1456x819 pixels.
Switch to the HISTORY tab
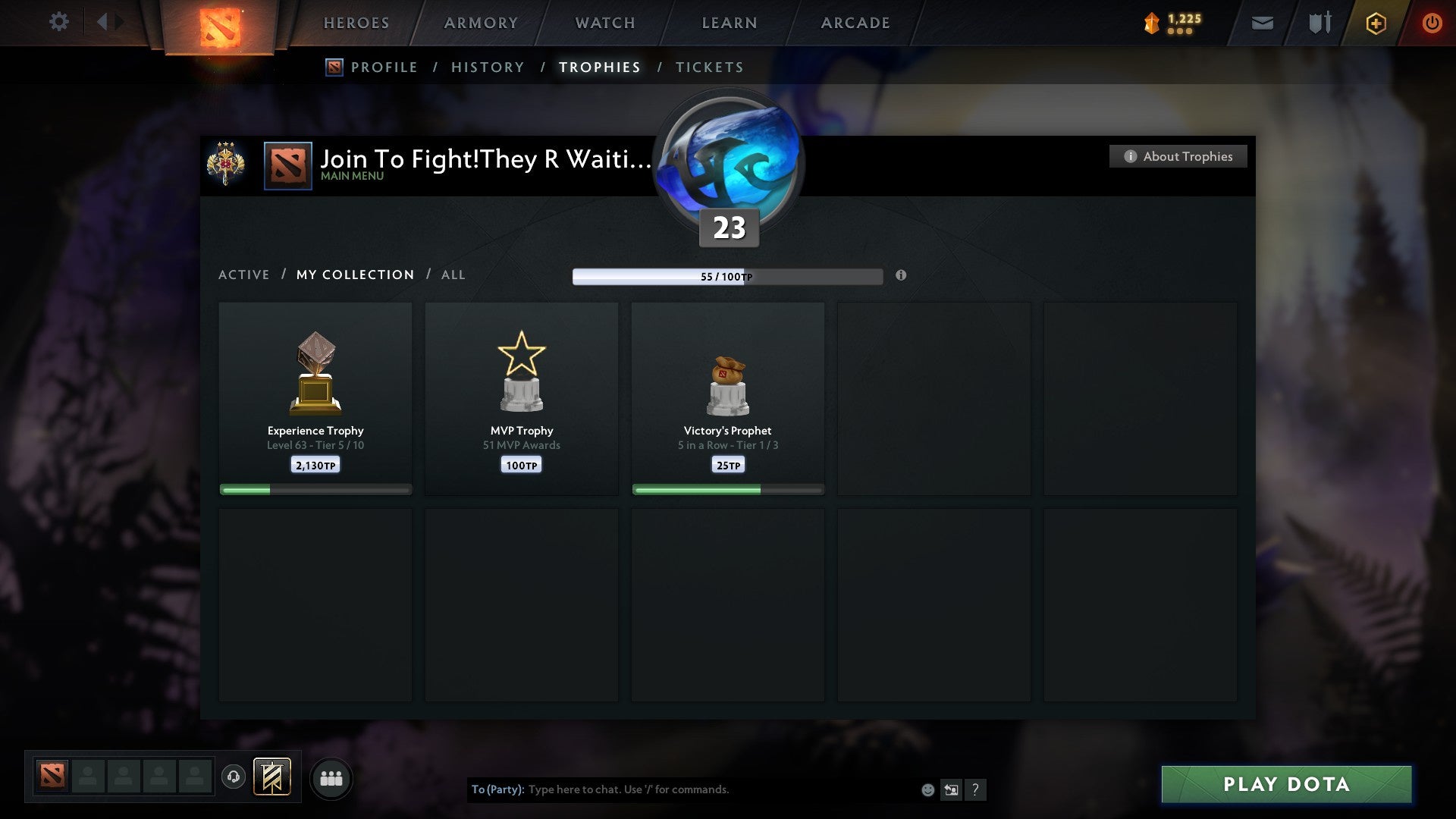point(487,67)
